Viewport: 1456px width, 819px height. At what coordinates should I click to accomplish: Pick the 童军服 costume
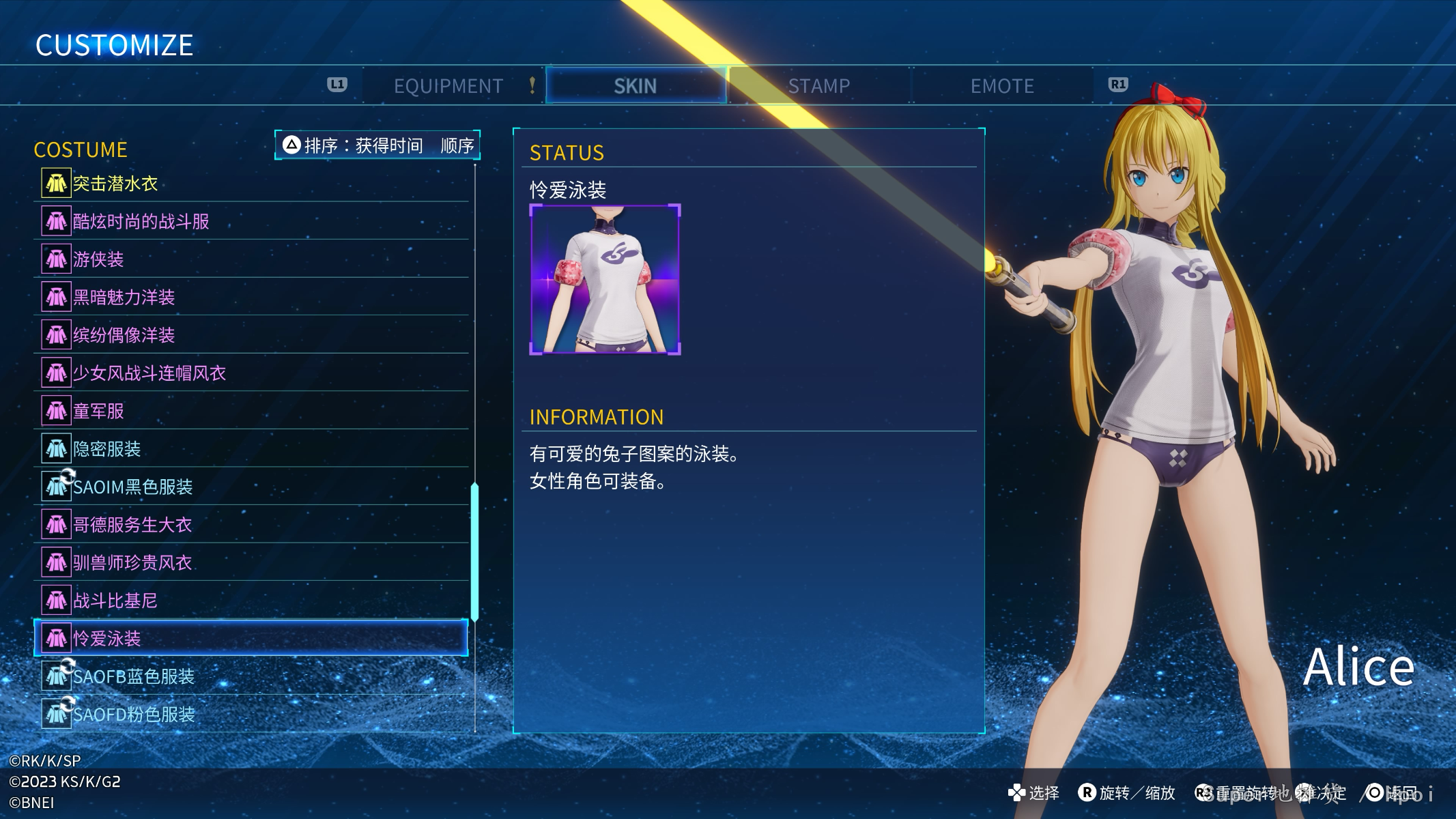tap(251, 411)
